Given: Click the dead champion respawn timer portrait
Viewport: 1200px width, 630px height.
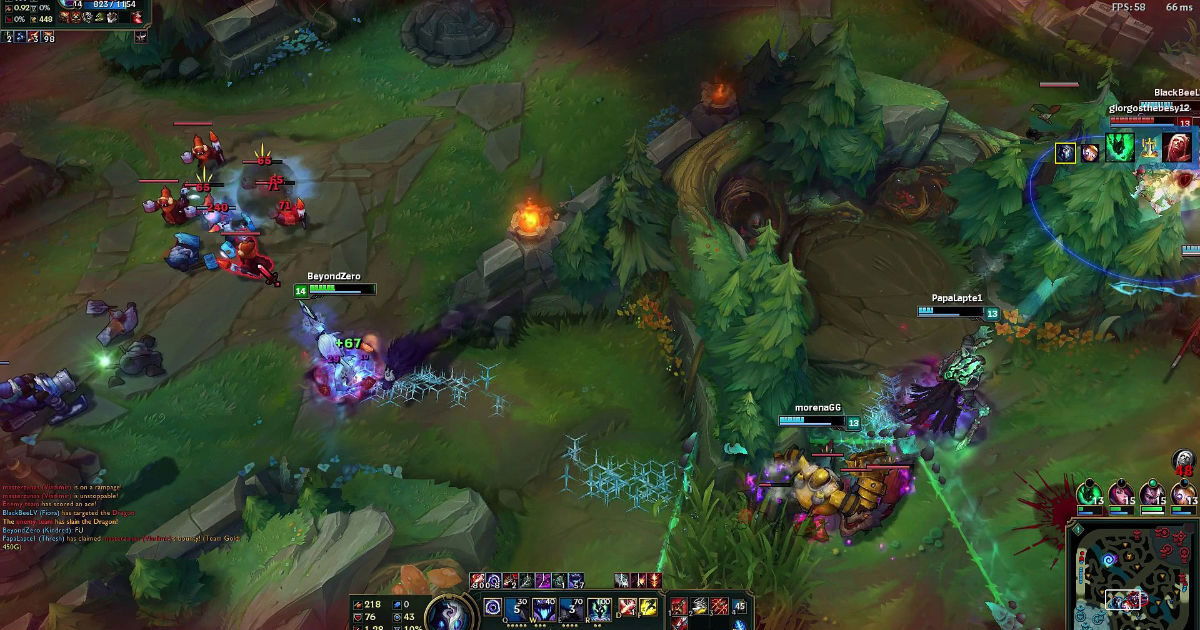Looking at the screenshot, I should [x=1183, y=461].
